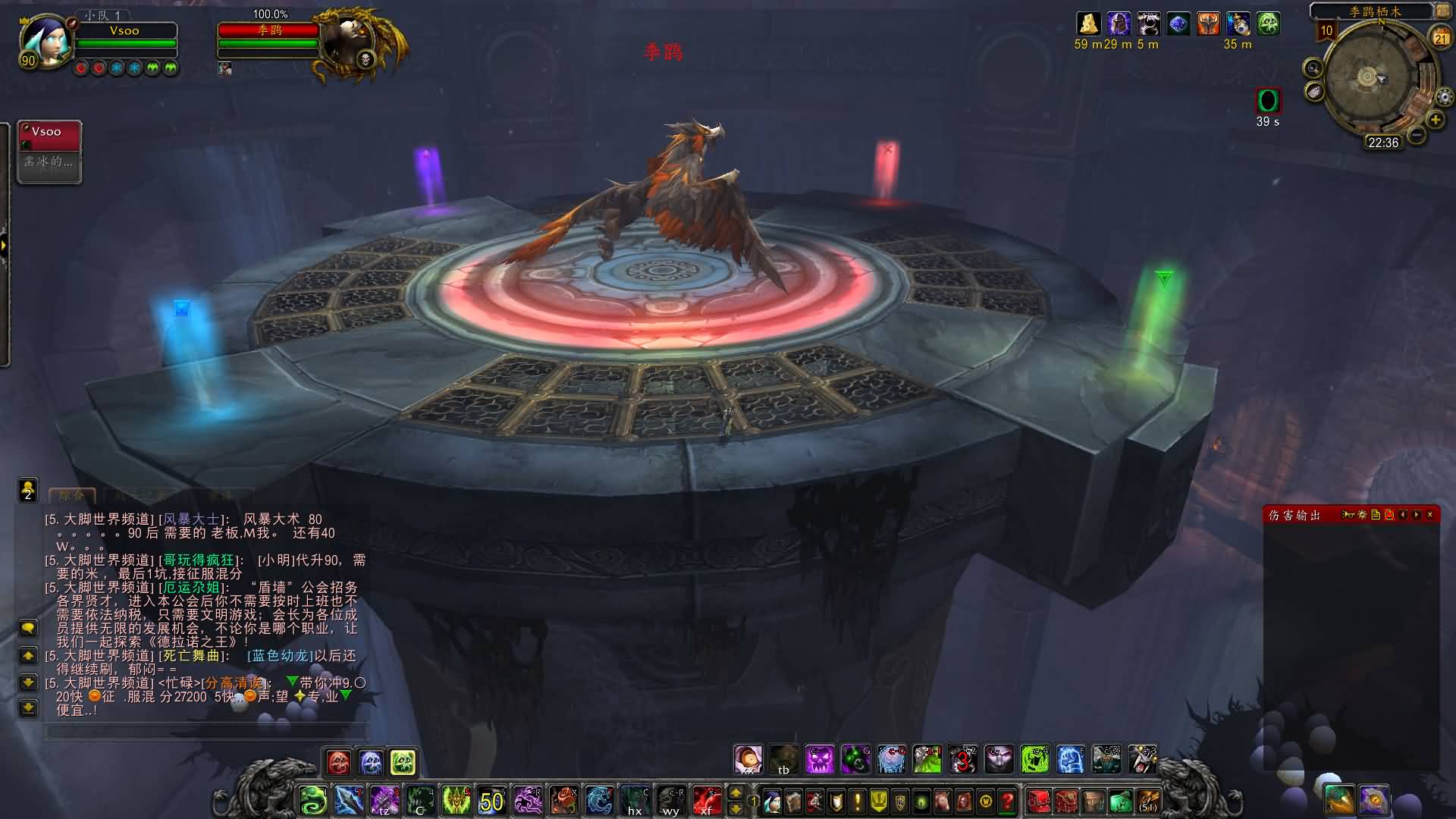Close the damage meter window

pos(1430,515)
